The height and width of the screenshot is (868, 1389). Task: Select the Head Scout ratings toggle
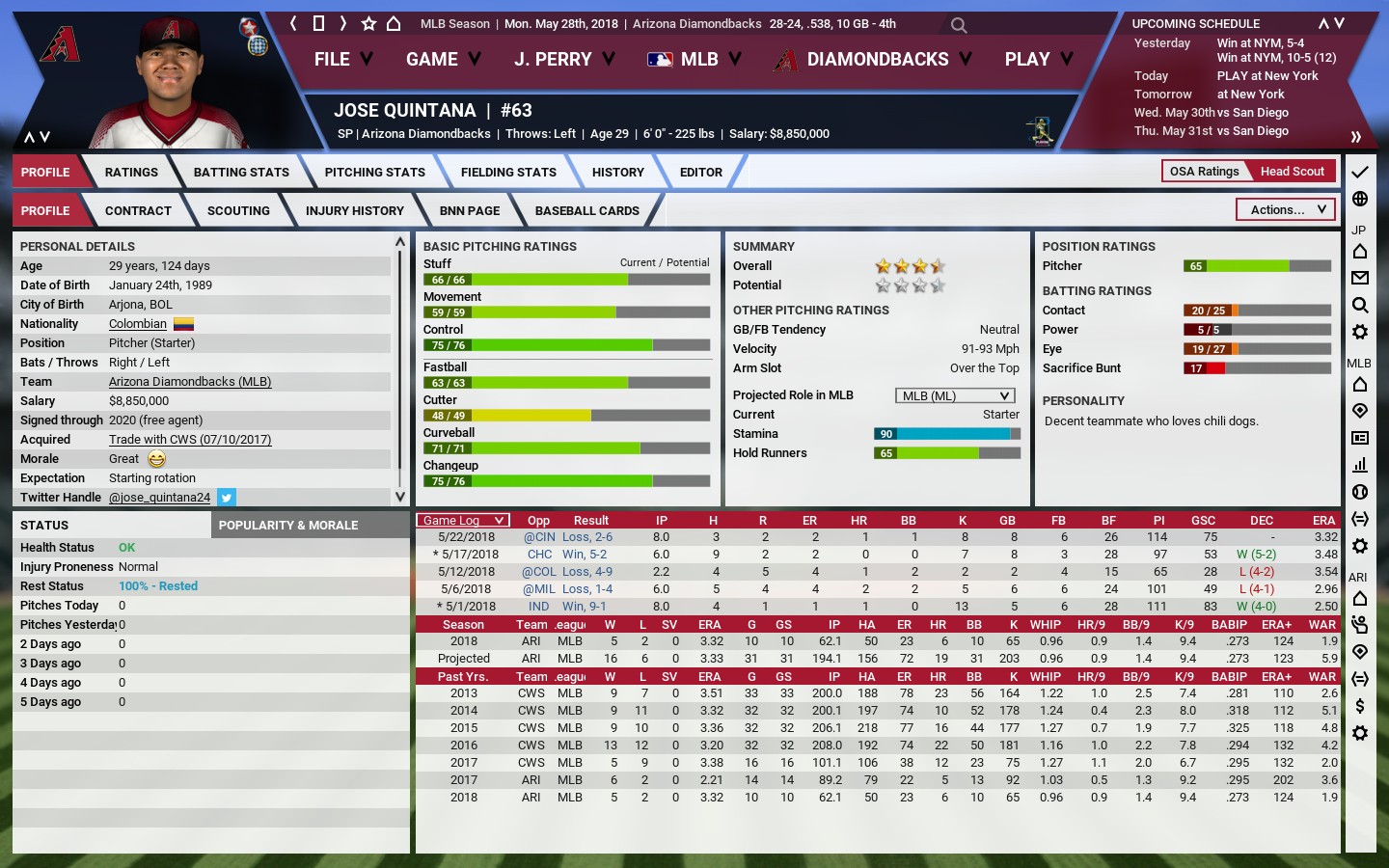(1292, 172)
